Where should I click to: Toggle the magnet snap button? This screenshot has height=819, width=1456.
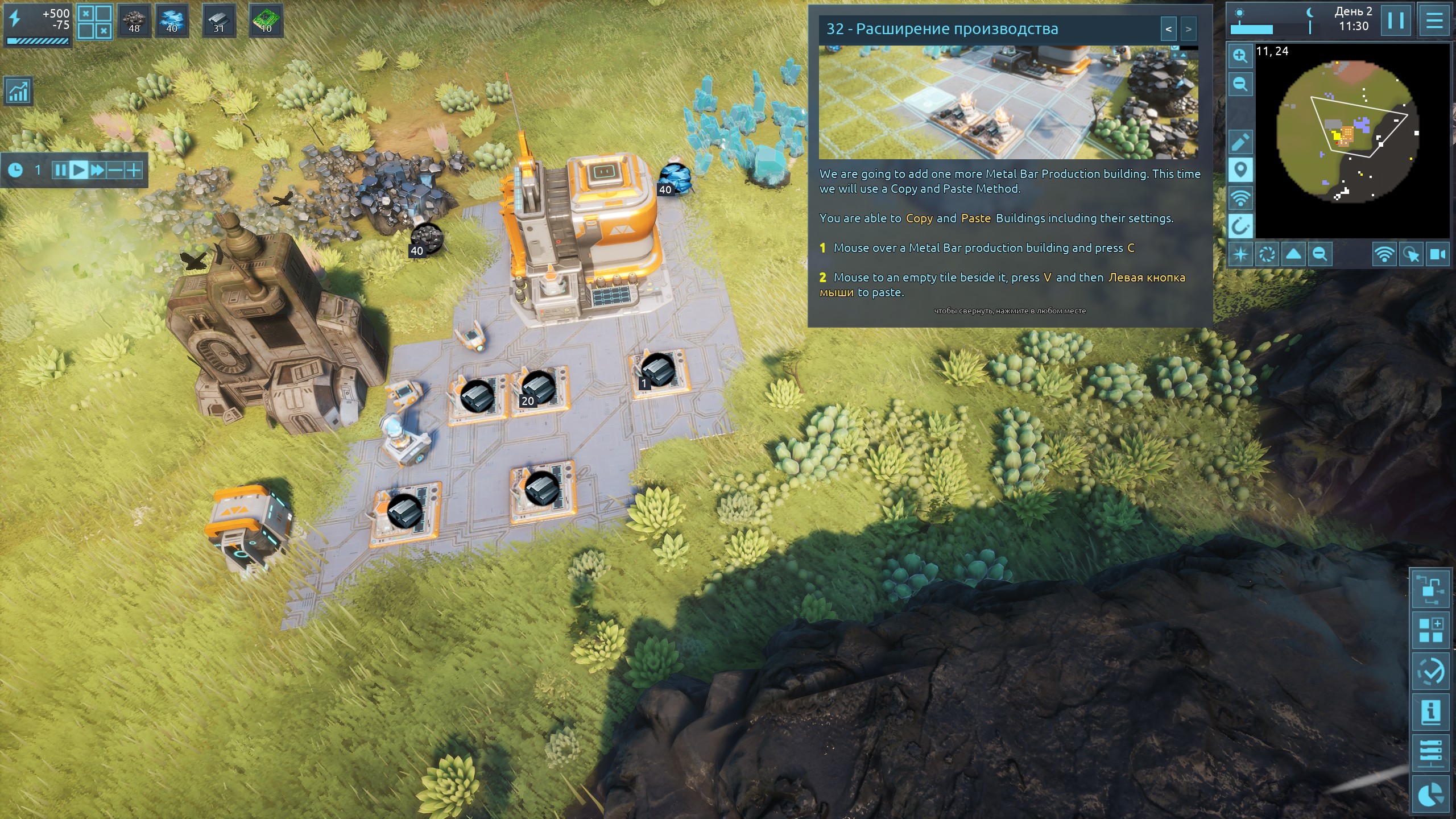1240,226
